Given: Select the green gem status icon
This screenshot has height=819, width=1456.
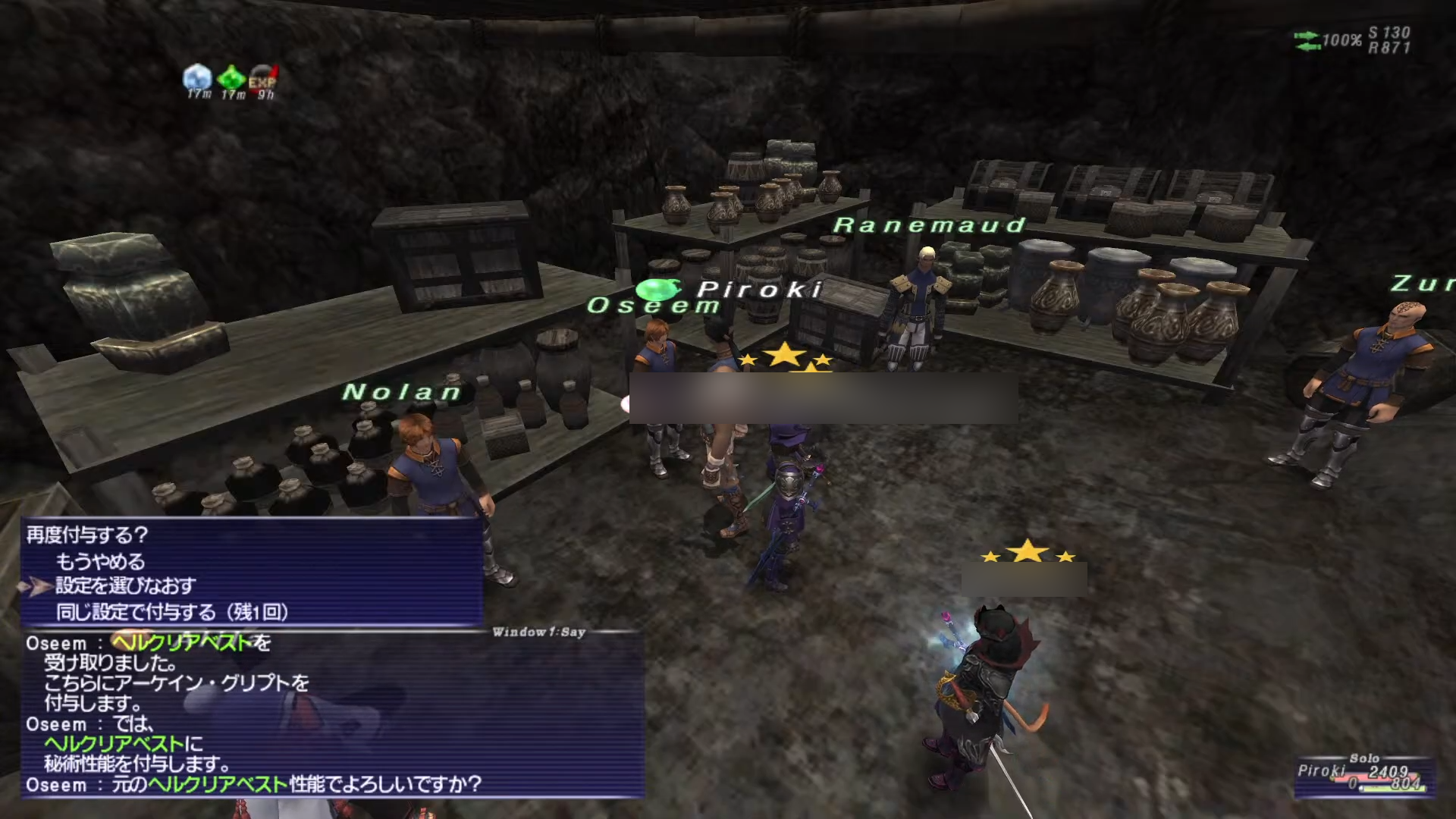Looking at the screenshot, I should pyautogui.click(x=231, y=78).
